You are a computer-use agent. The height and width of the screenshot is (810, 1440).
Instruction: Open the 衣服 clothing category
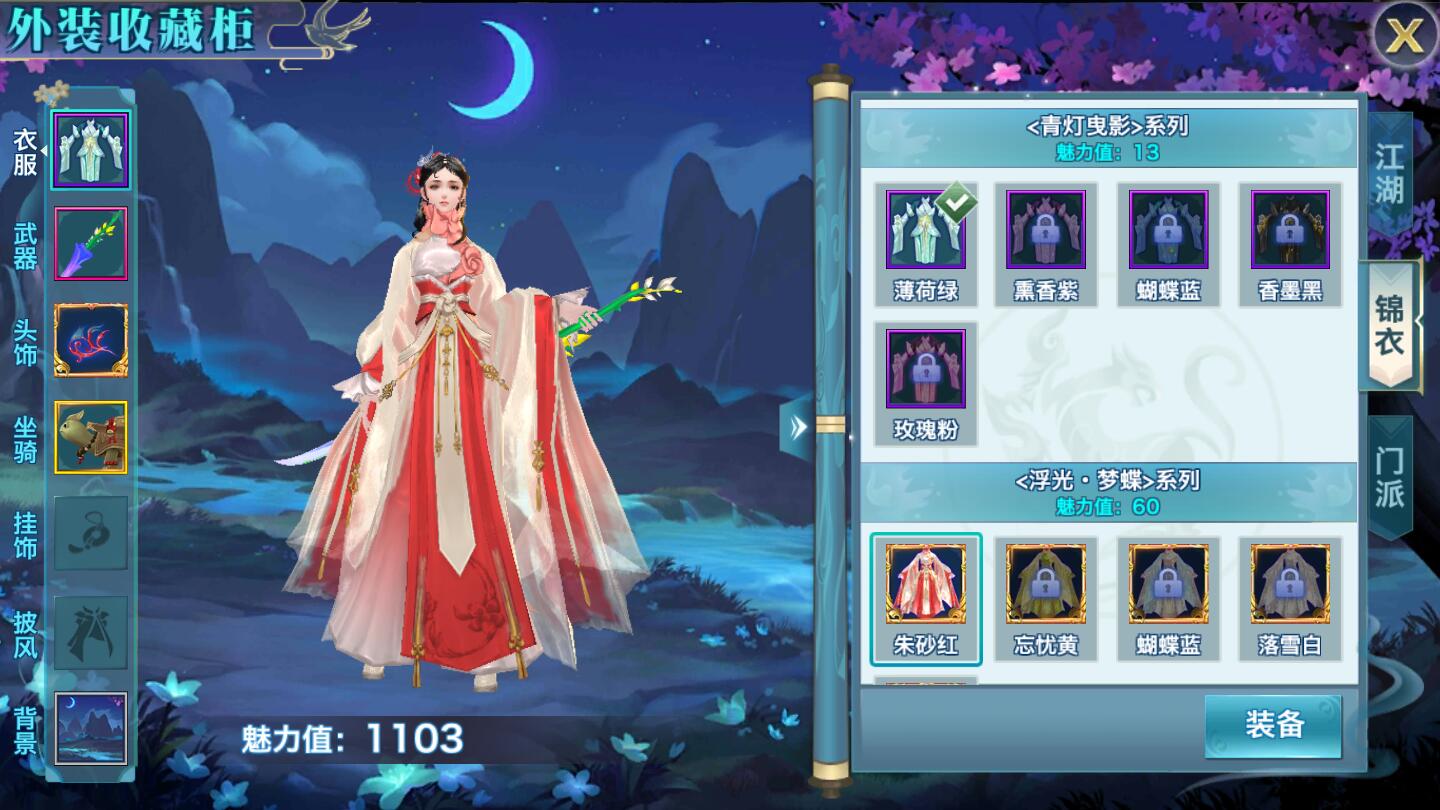[x=91, y=151]
